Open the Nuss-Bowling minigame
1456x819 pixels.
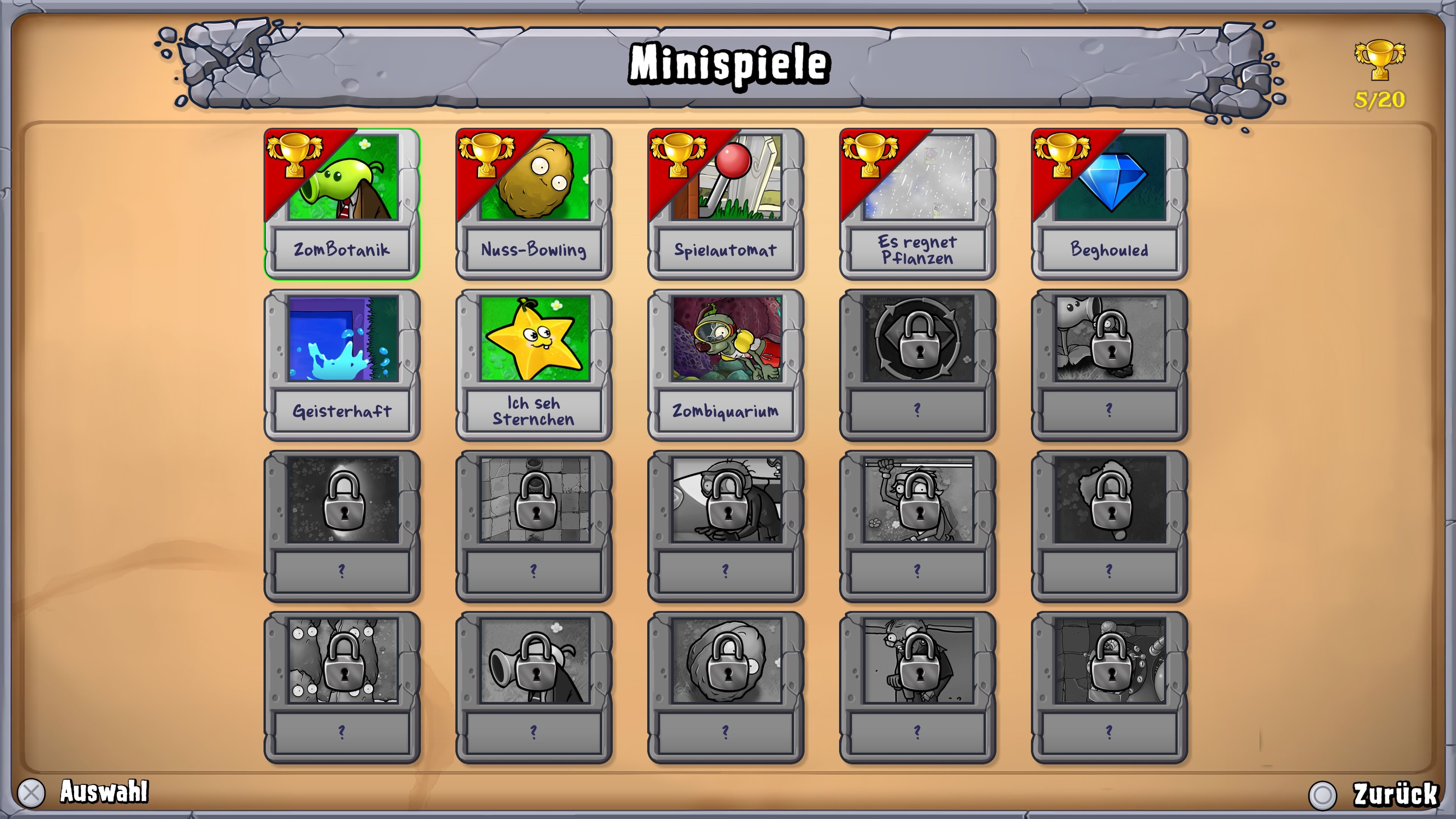coord(533,204)
